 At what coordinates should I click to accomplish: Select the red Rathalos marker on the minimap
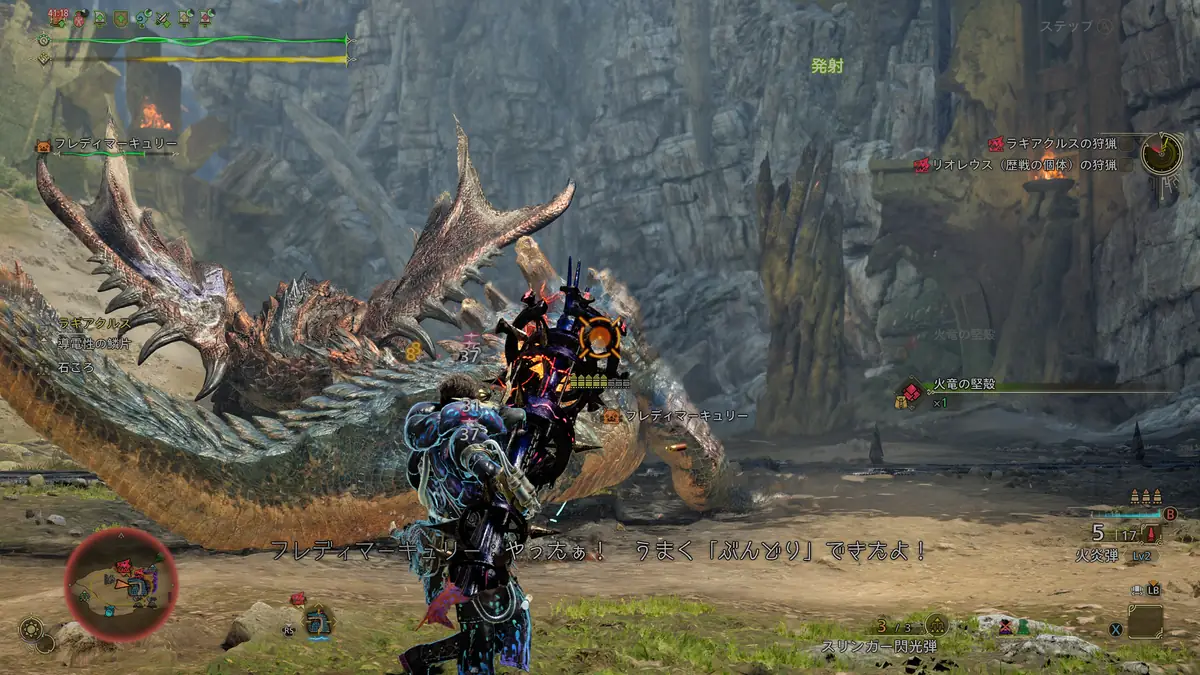tap(124, 567)
